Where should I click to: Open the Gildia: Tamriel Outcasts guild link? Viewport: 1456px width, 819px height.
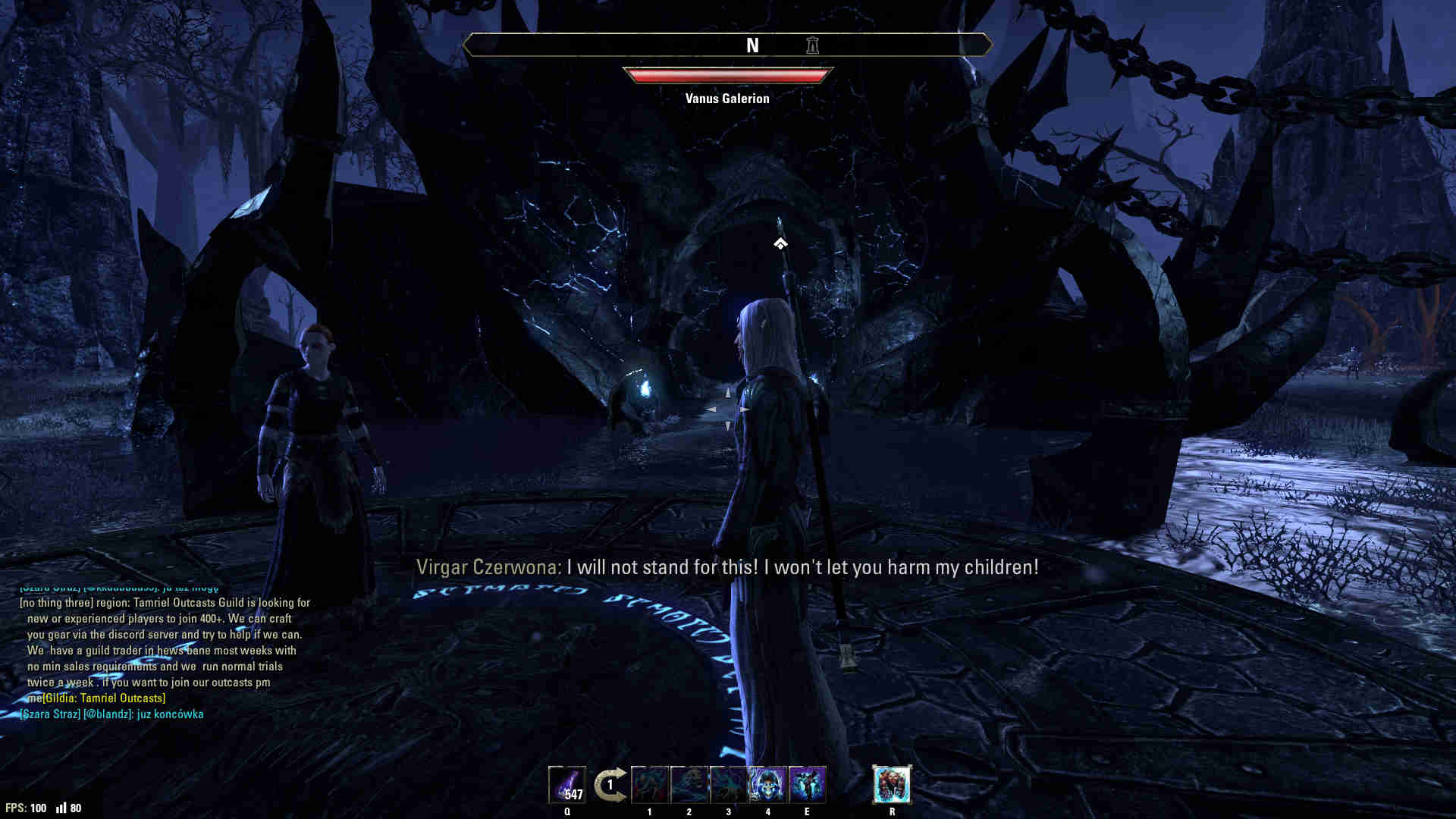(104, 698)
